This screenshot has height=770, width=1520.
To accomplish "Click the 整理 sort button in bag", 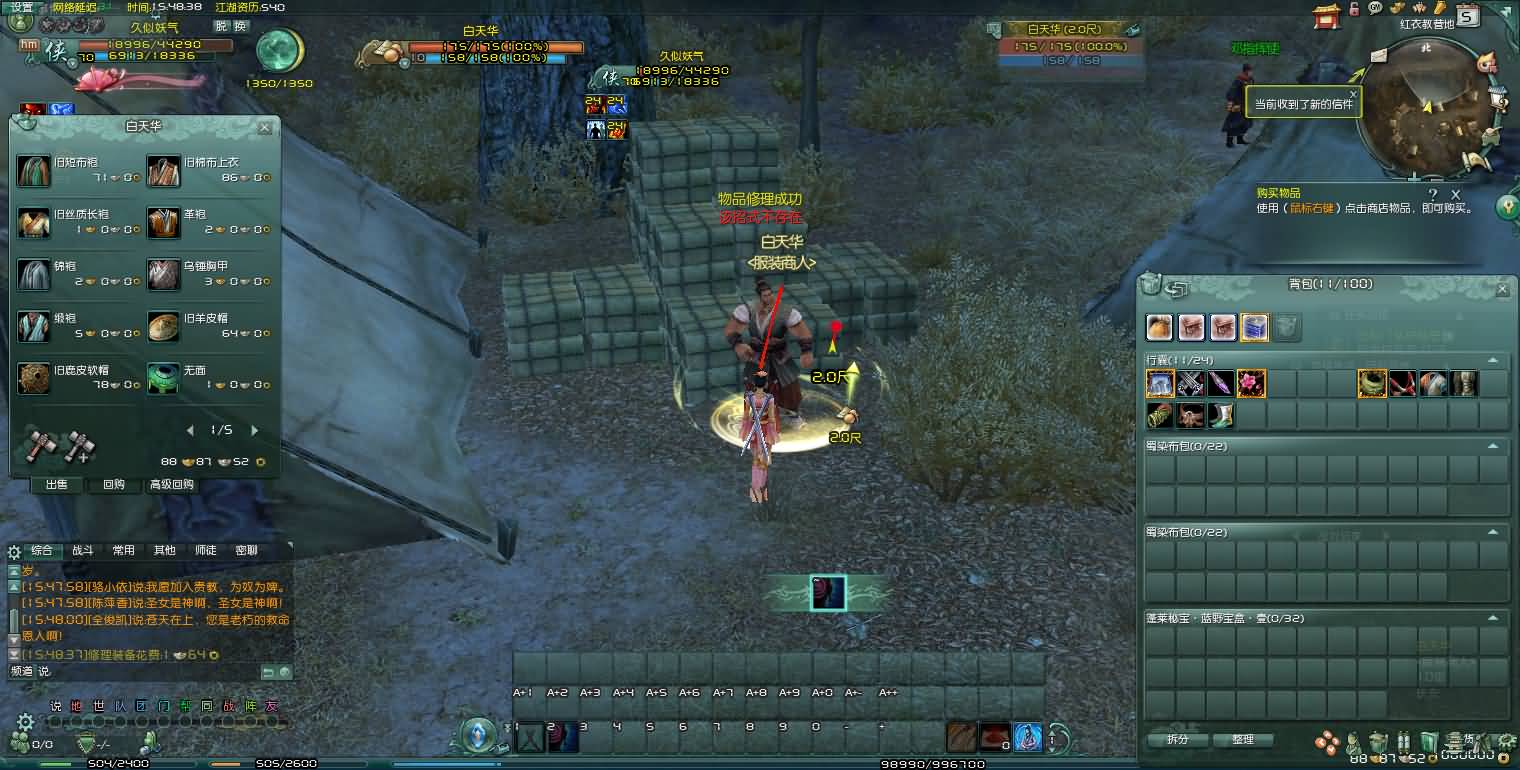I will coord(1242,740).
